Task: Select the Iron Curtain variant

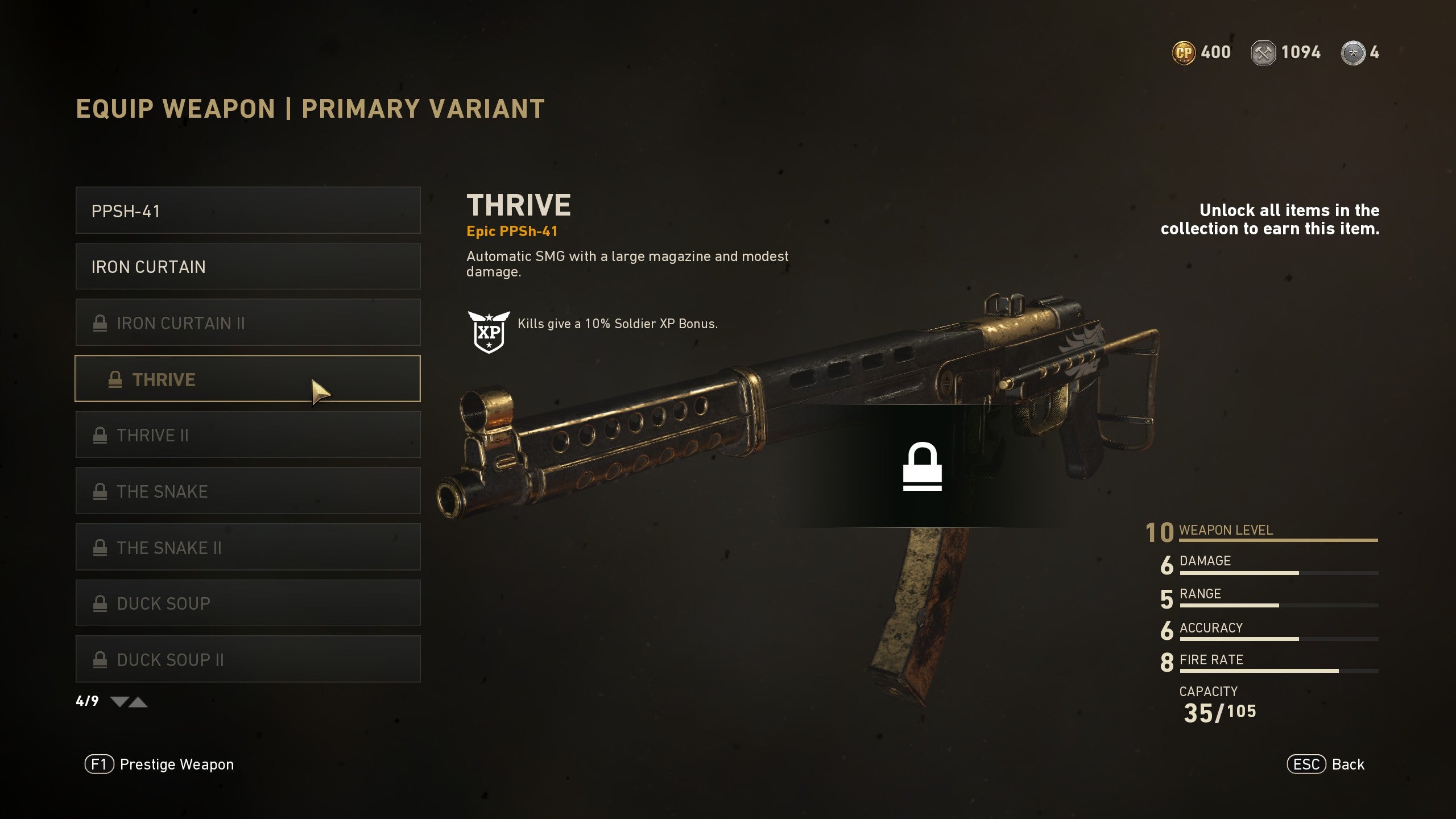Action: 247,266
